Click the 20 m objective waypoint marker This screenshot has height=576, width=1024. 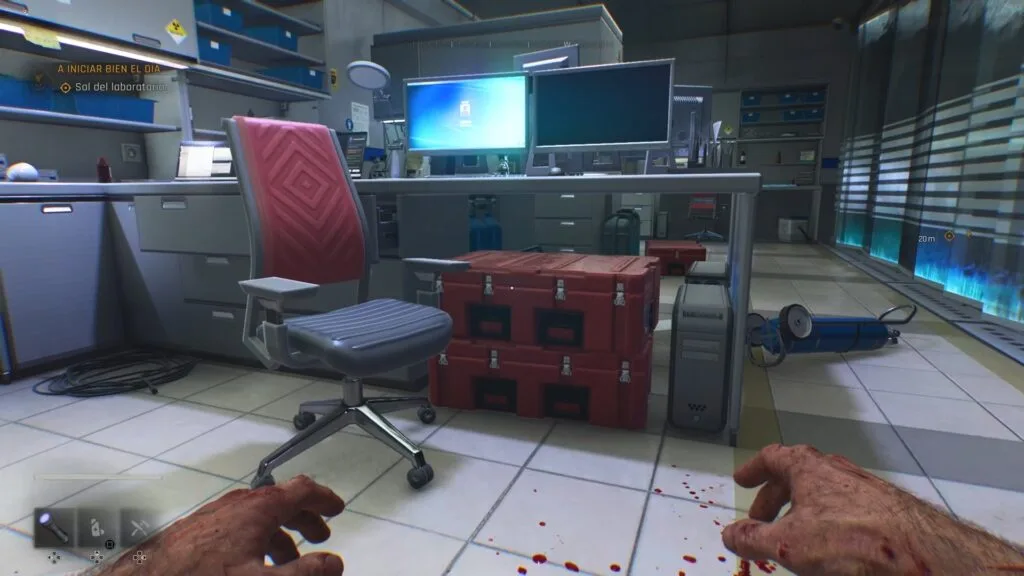point(949,236)
